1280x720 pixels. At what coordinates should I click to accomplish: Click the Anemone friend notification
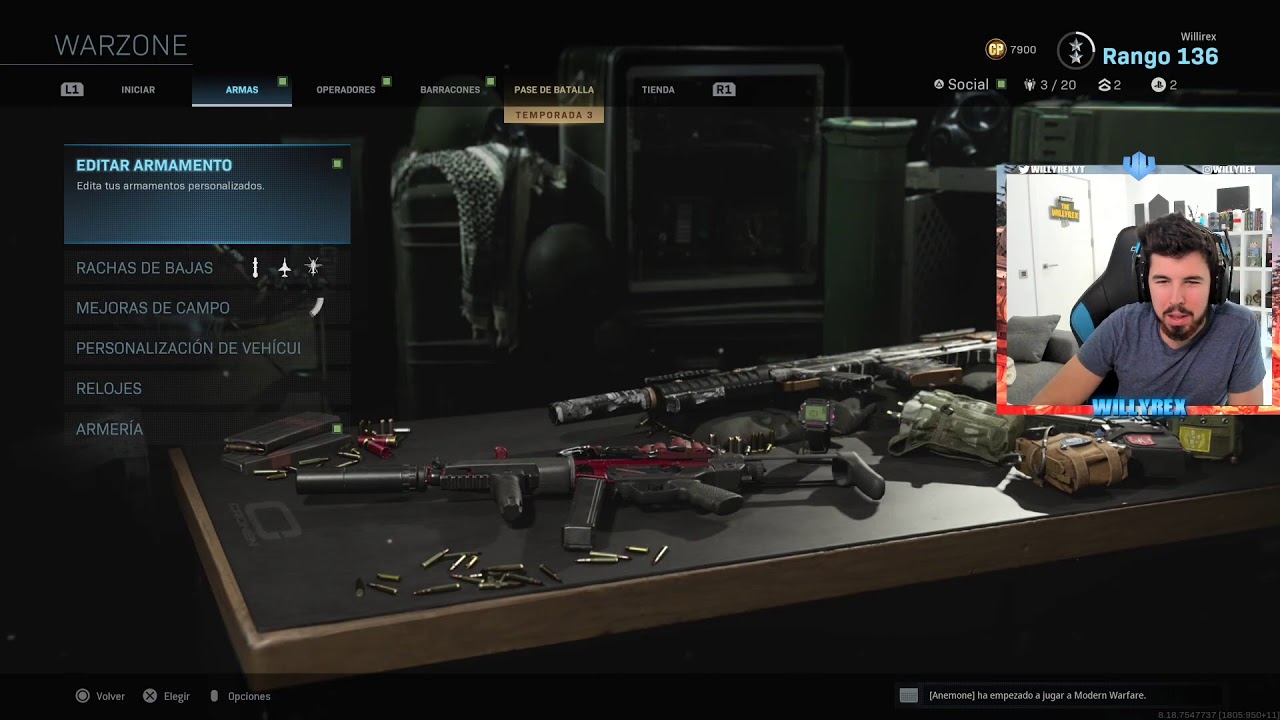coord(1037,695)
